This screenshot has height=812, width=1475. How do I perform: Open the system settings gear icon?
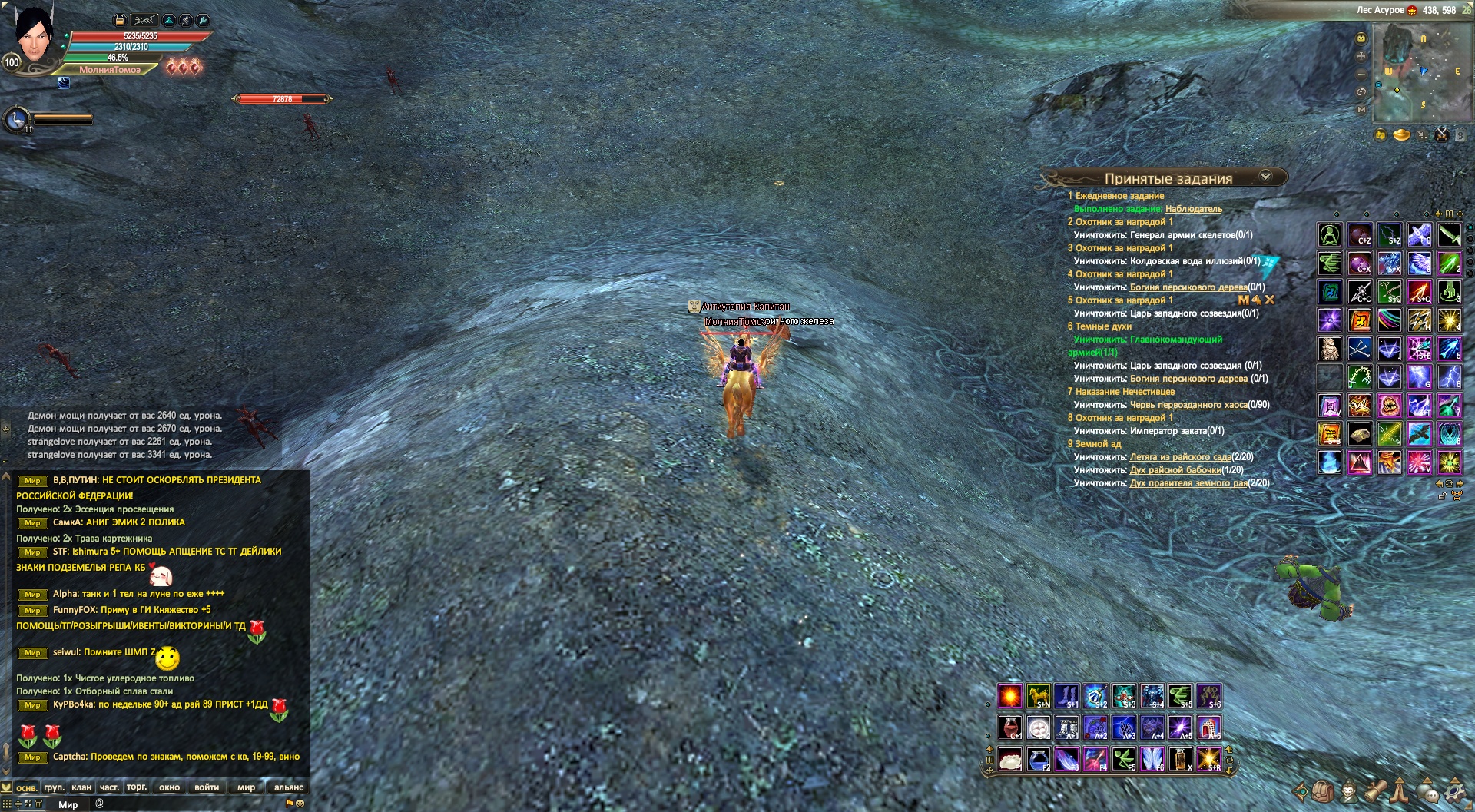(1454, 790)
